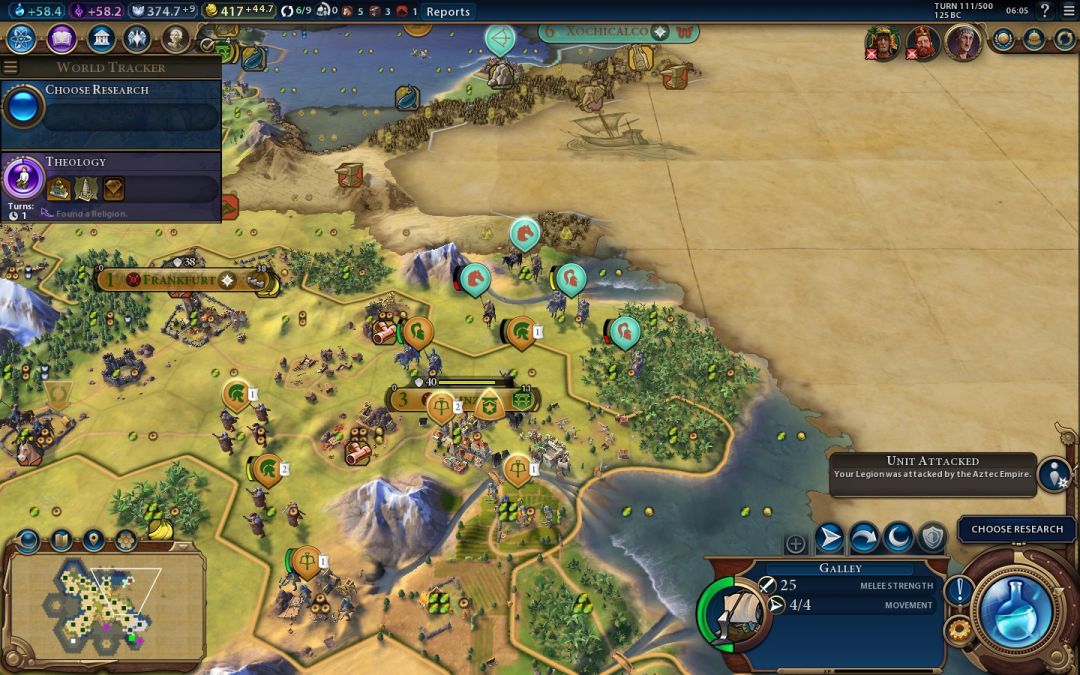Skip the Galley's turn
1080x675 pixels.
coord(864,538)
